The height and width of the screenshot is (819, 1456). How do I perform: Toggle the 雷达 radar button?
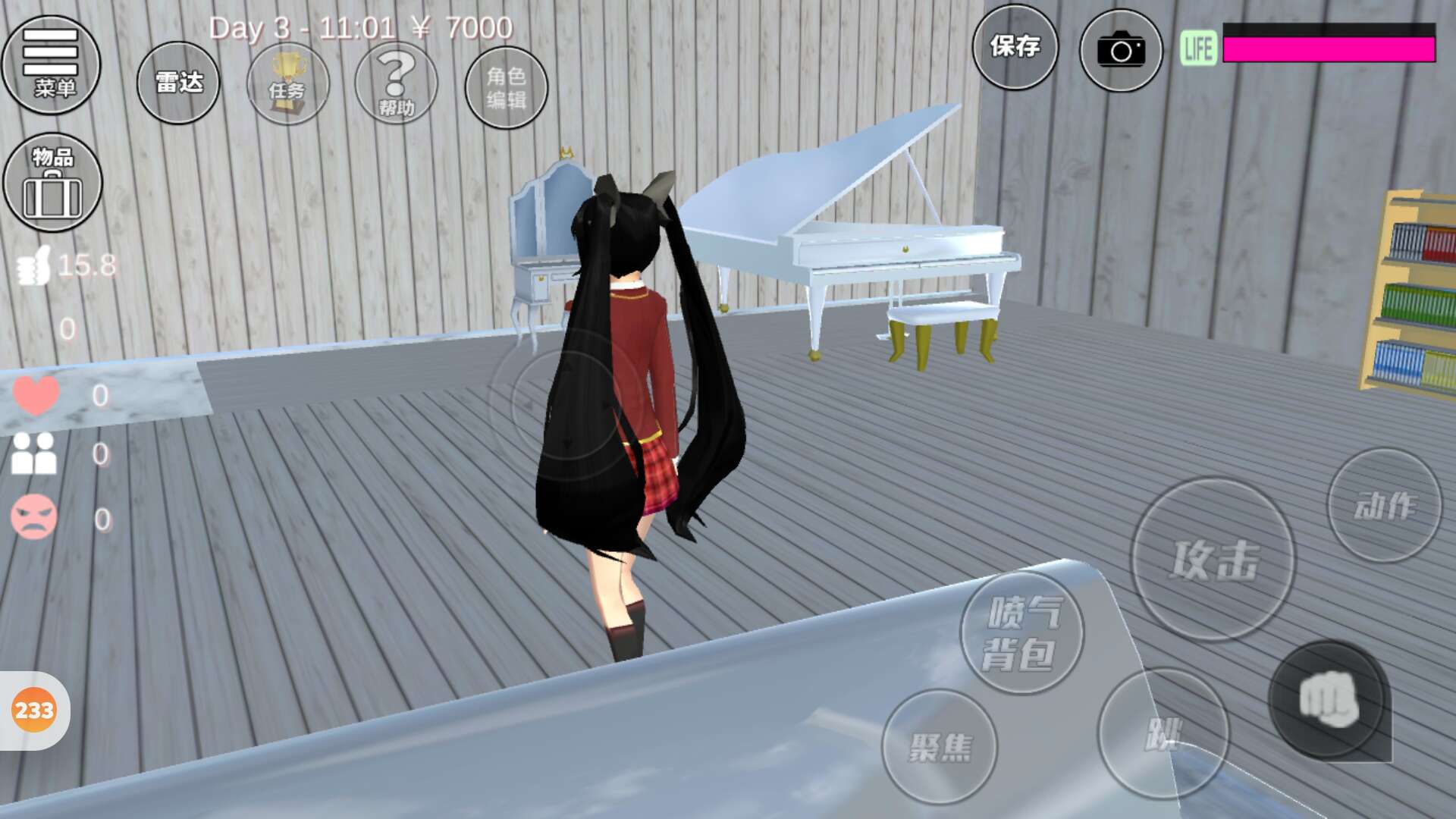[178, 83]
